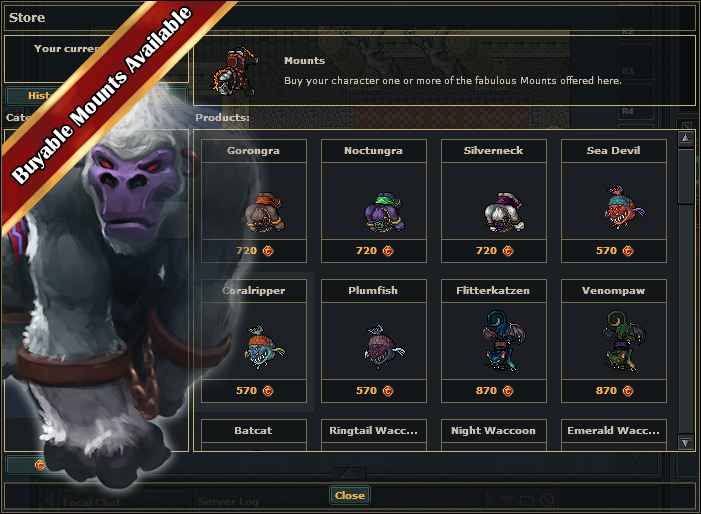Click the product list scroll-down arrow
The width and height of the screenshot is (701, 514).
(x=685, y=442)
